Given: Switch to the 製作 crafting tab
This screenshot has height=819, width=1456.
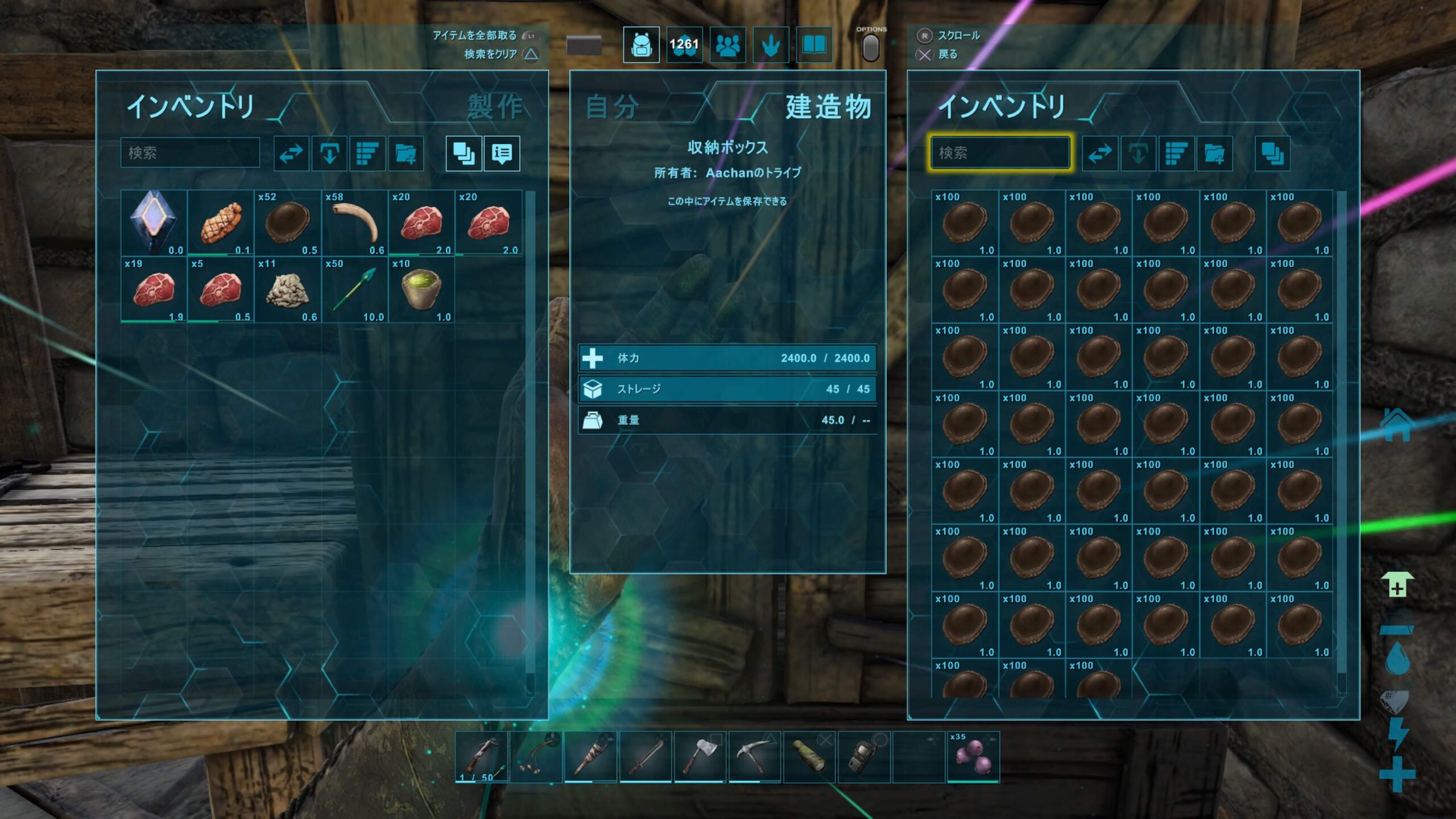Looking at the screenshot, I should click(x=495, y=107).
